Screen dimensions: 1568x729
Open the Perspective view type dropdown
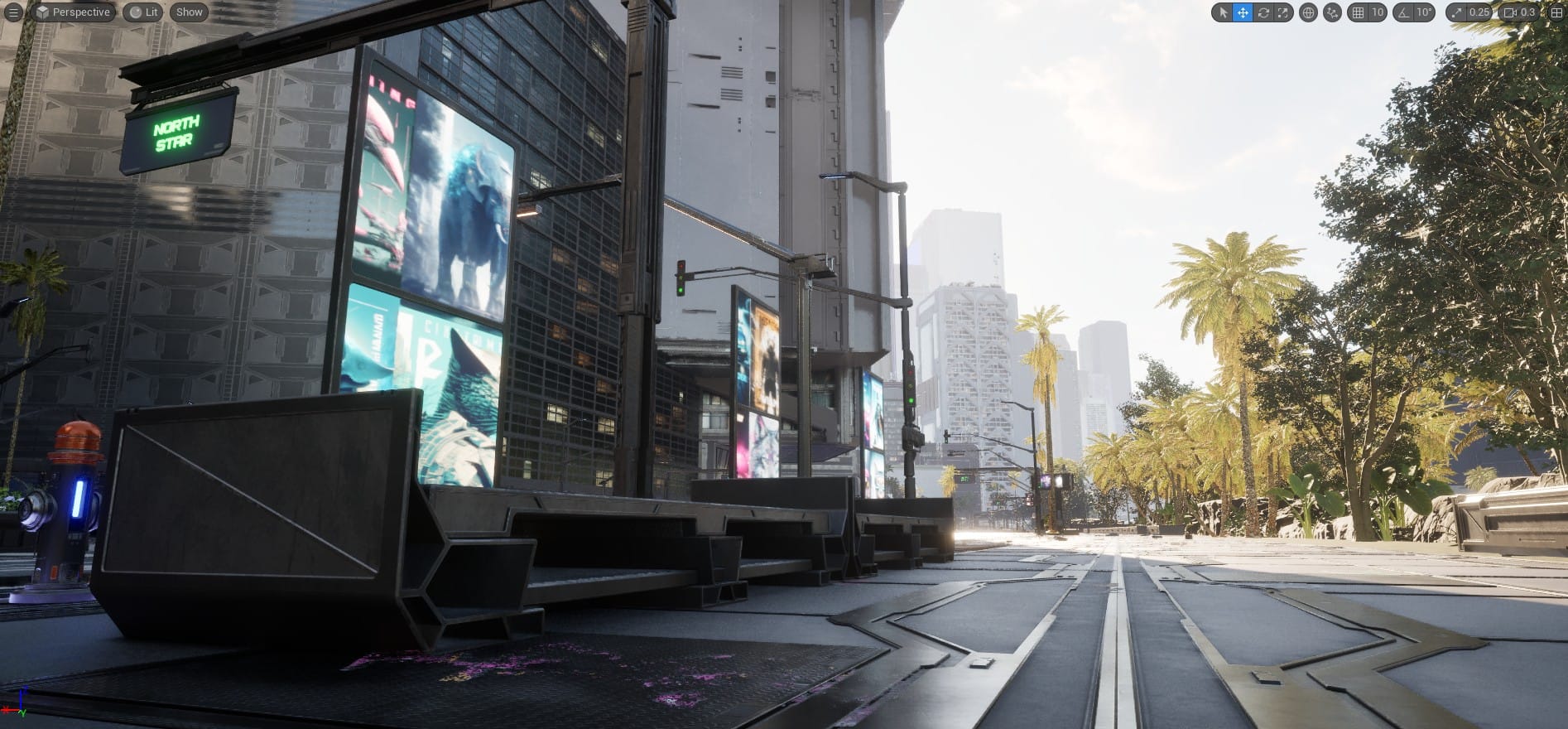[x=73, y=12]
